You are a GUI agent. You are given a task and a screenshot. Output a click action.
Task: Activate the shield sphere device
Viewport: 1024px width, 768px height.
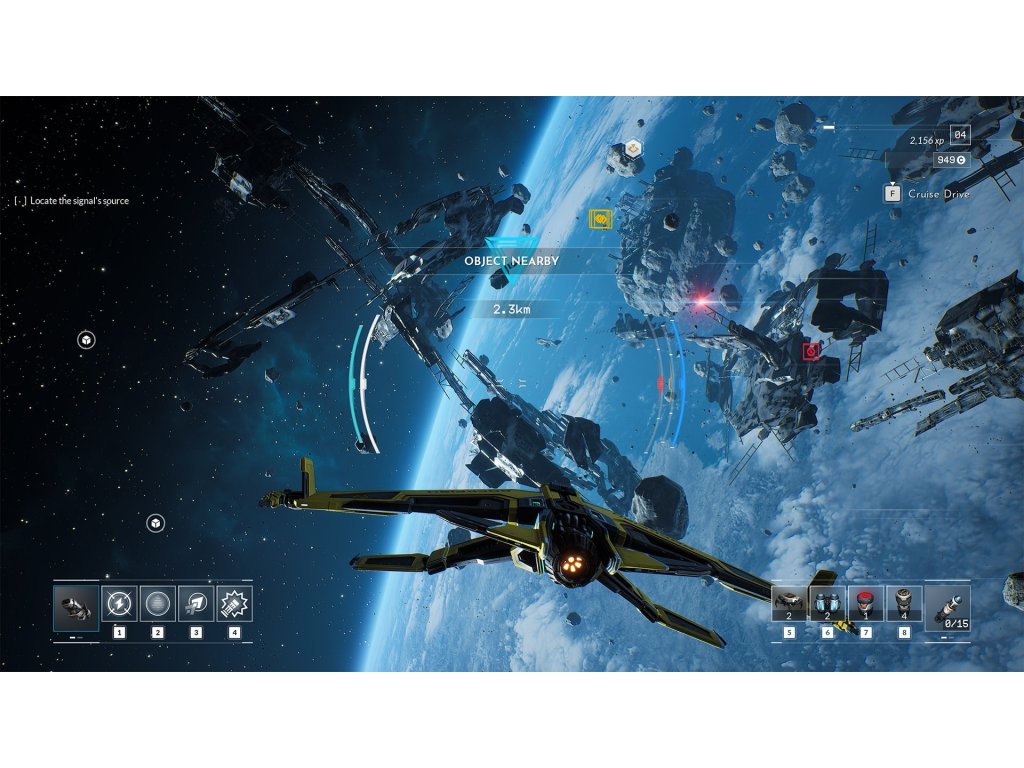point(158,603)
